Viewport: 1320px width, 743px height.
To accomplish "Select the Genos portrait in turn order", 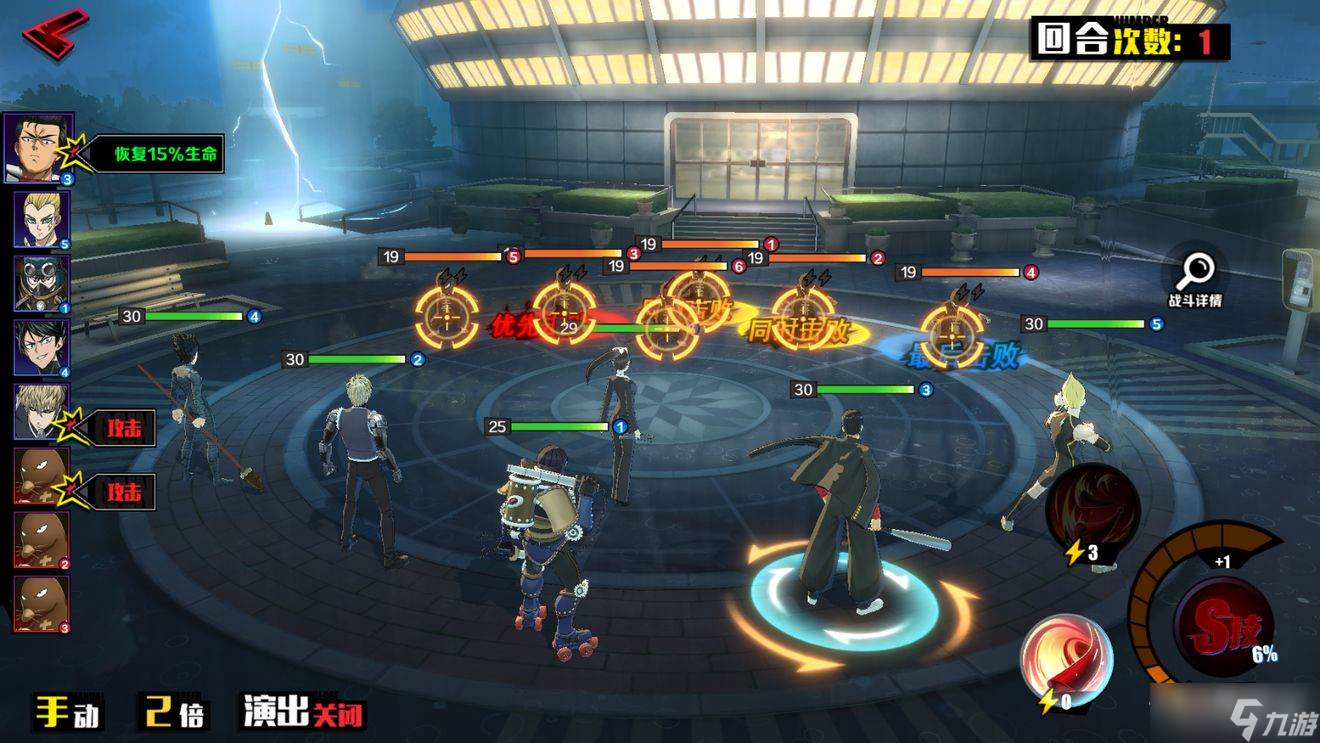I will [x=41, y=411].
